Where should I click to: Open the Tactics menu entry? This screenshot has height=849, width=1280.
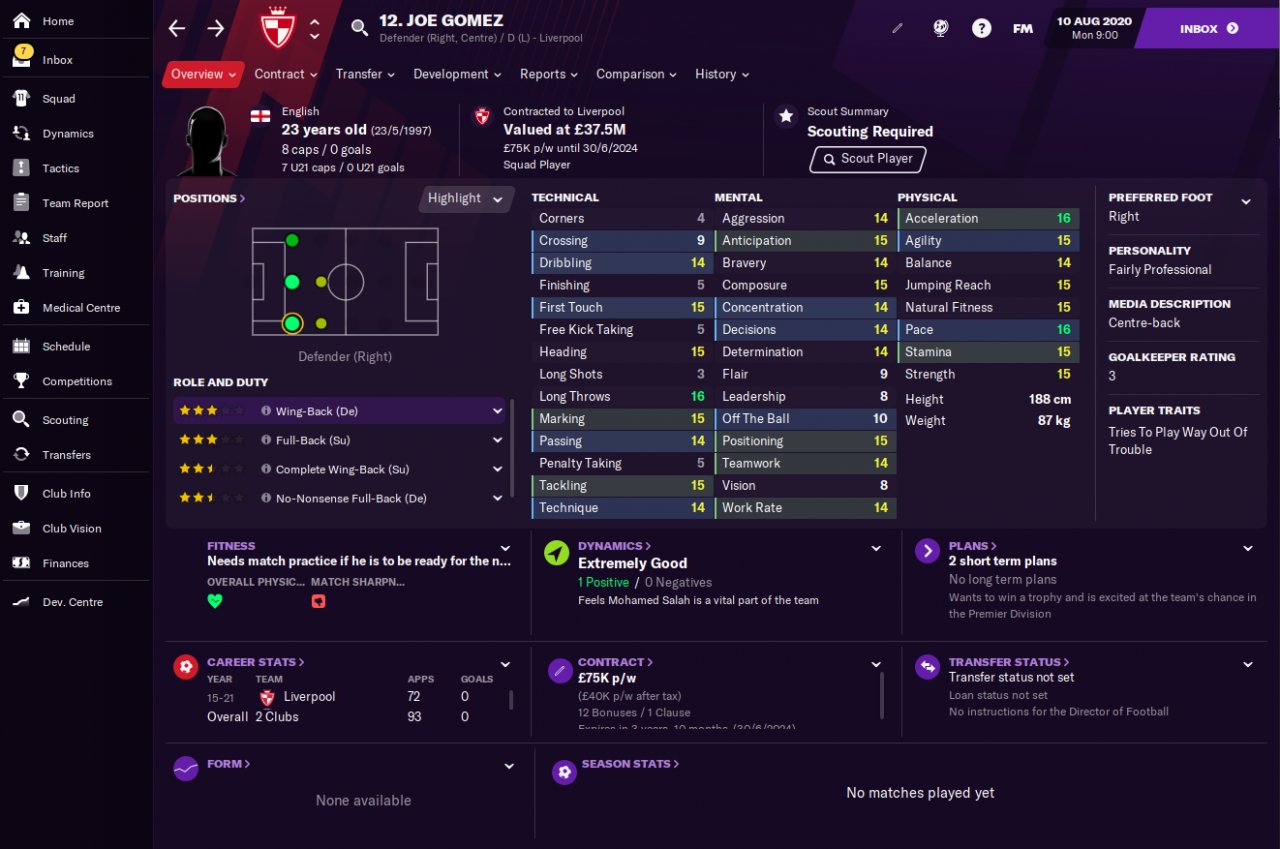[x=60, y=168]
